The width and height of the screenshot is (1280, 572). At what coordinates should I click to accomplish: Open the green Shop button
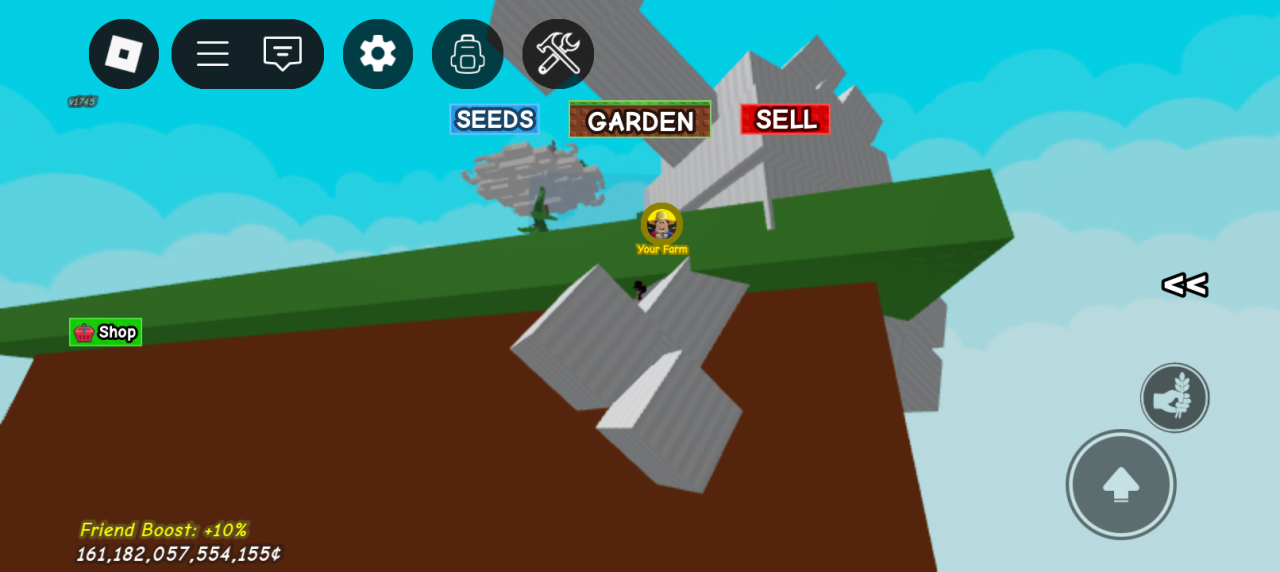coord(106,332)
